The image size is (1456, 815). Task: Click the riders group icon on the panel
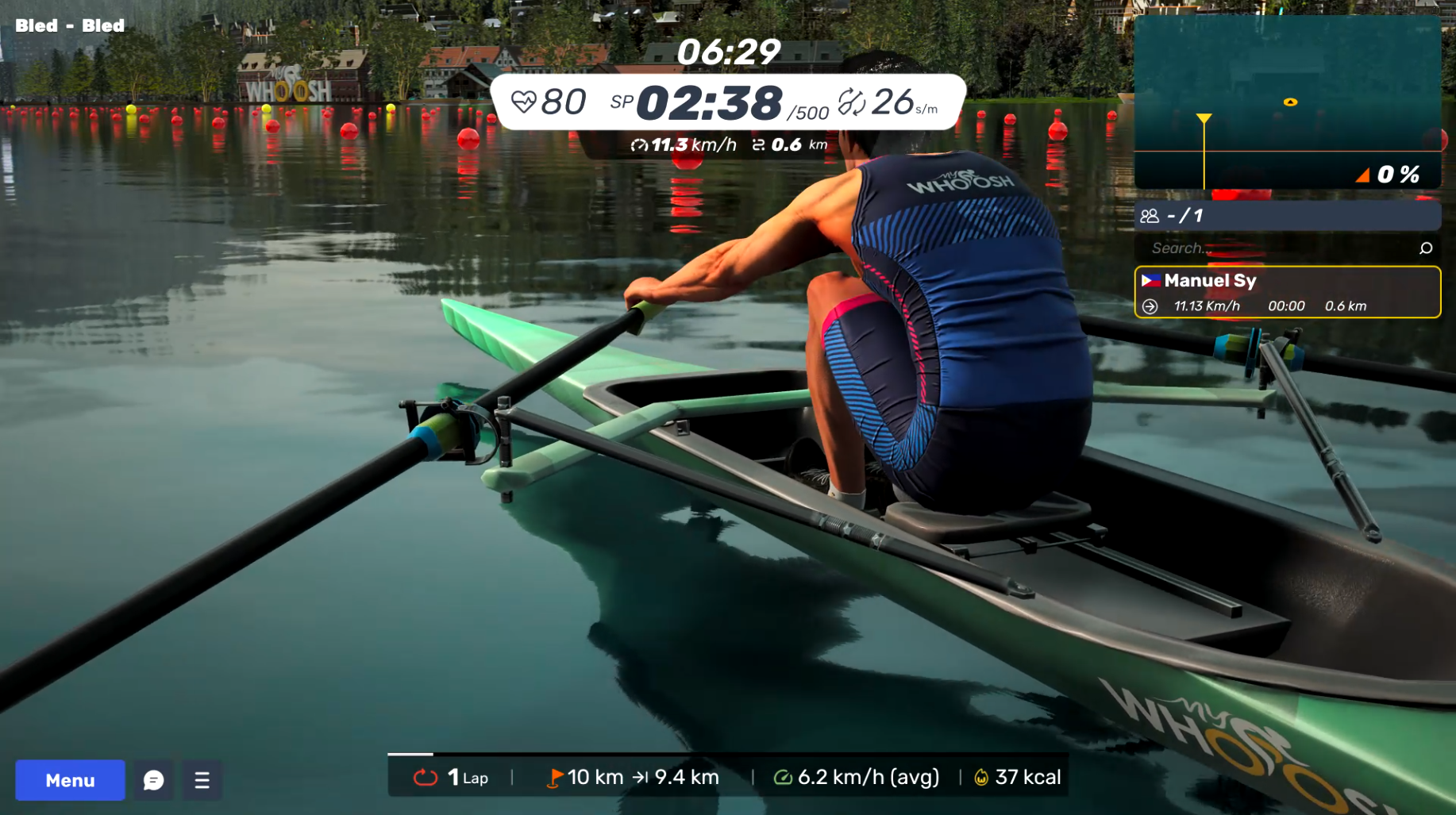coord(1150,214)
